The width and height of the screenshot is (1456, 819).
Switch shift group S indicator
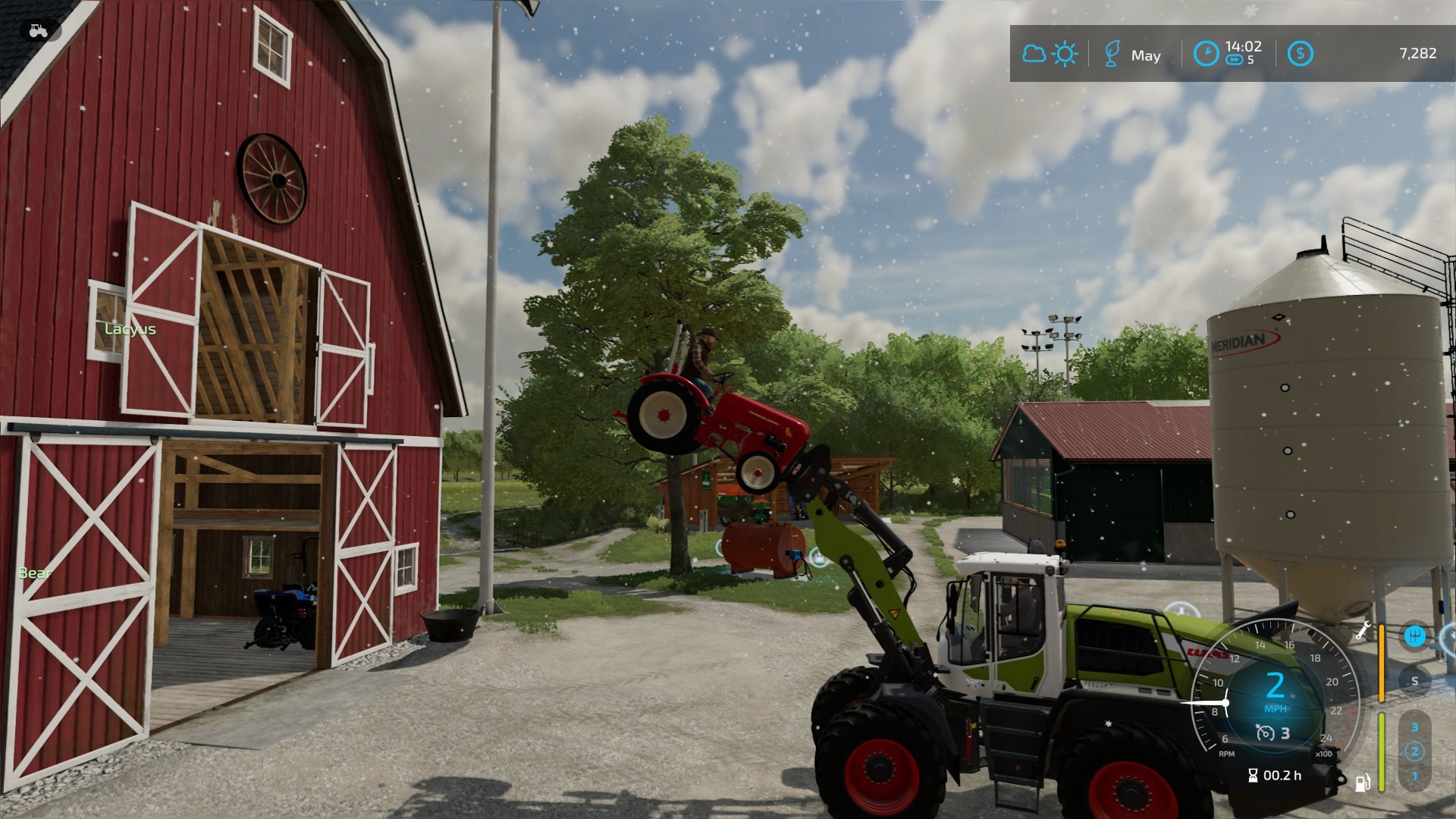tap(1415, 680)
